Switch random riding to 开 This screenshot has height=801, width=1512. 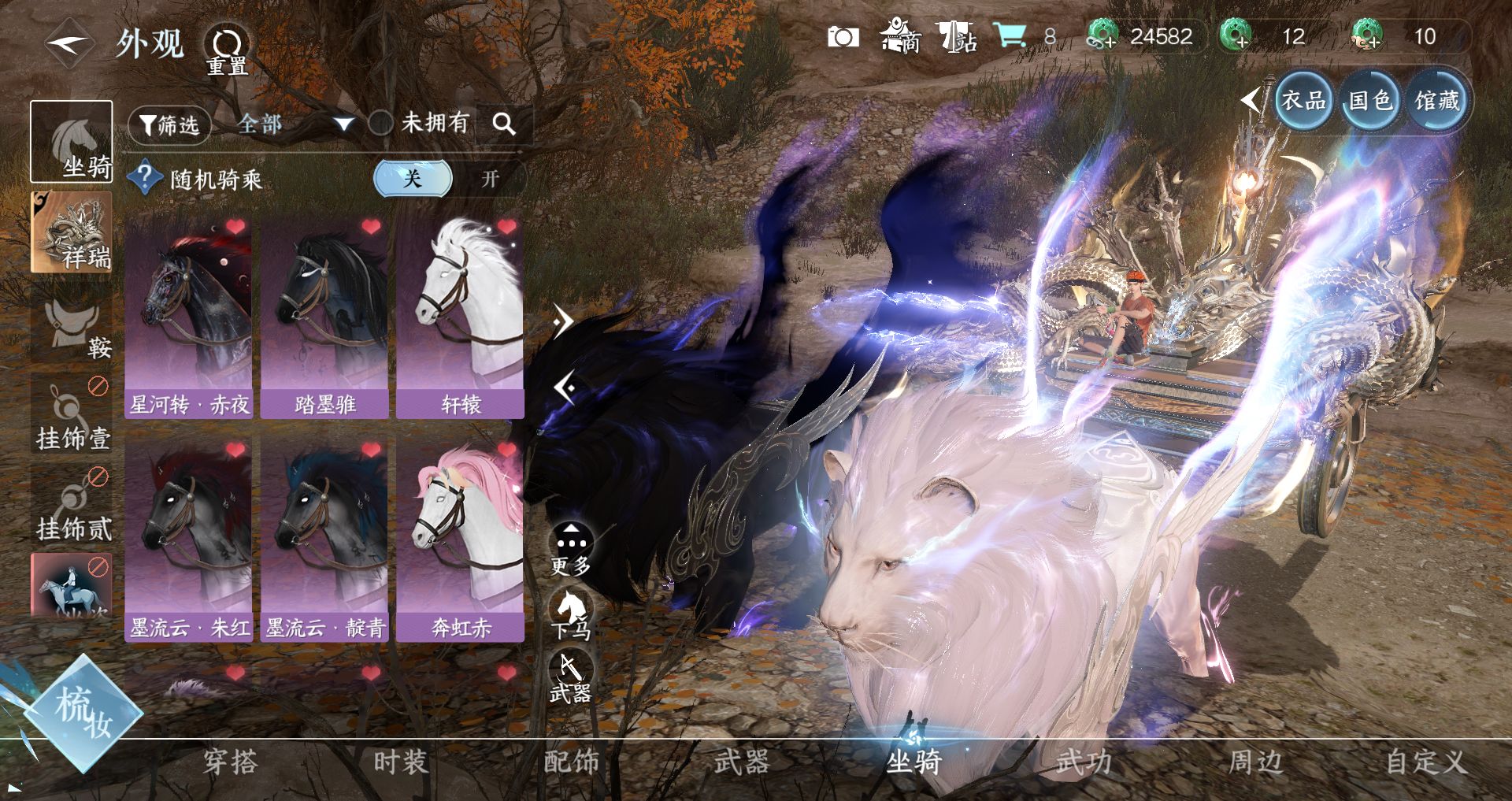490,179
